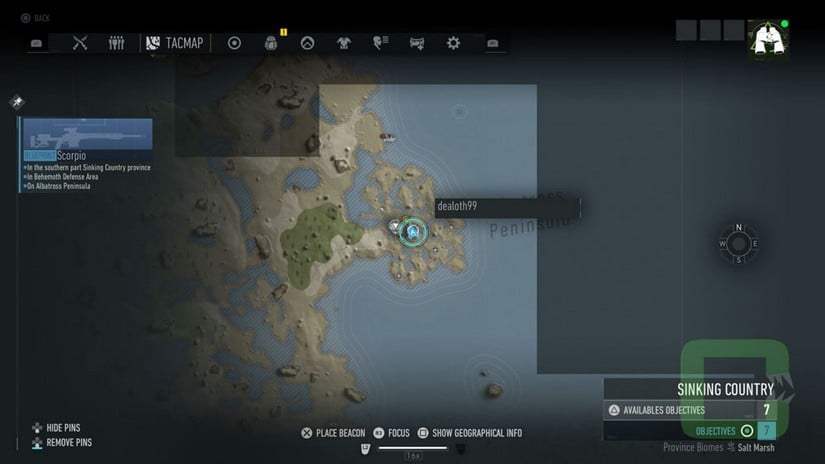Select the Objectives row with count 7
This screenshot has width=825, height=464.
[690, 431]
